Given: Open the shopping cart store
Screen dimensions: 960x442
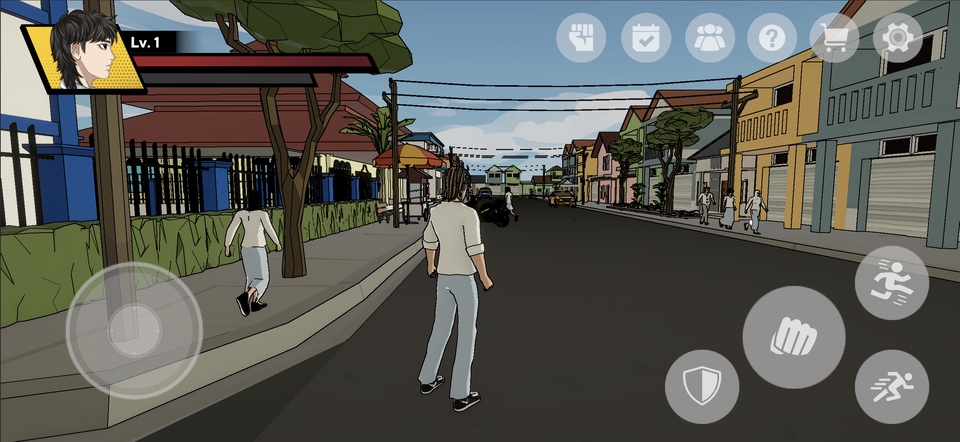Looking at the screenshot, I should click(x=834, y=38).
